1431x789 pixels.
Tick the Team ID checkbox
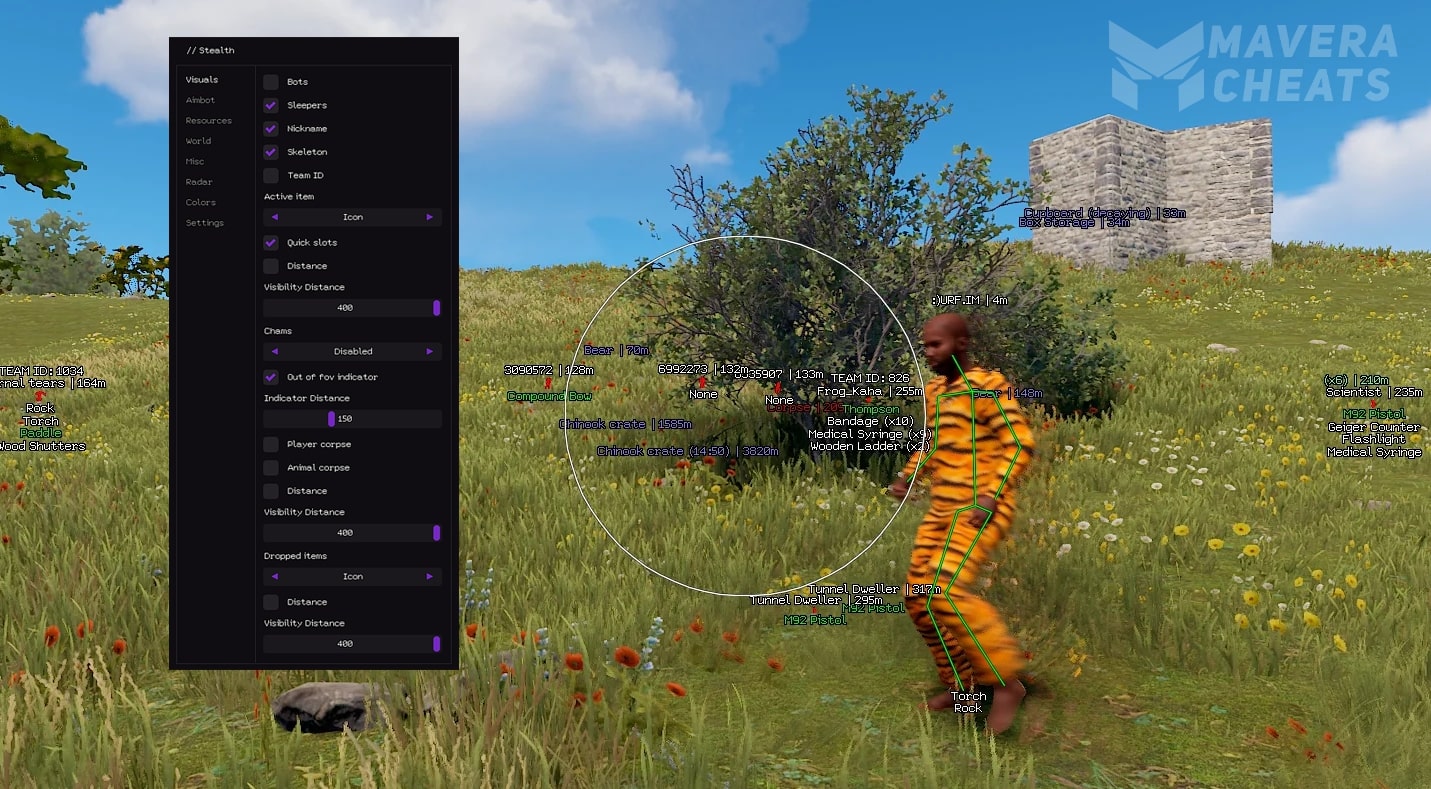coord(271,176)
